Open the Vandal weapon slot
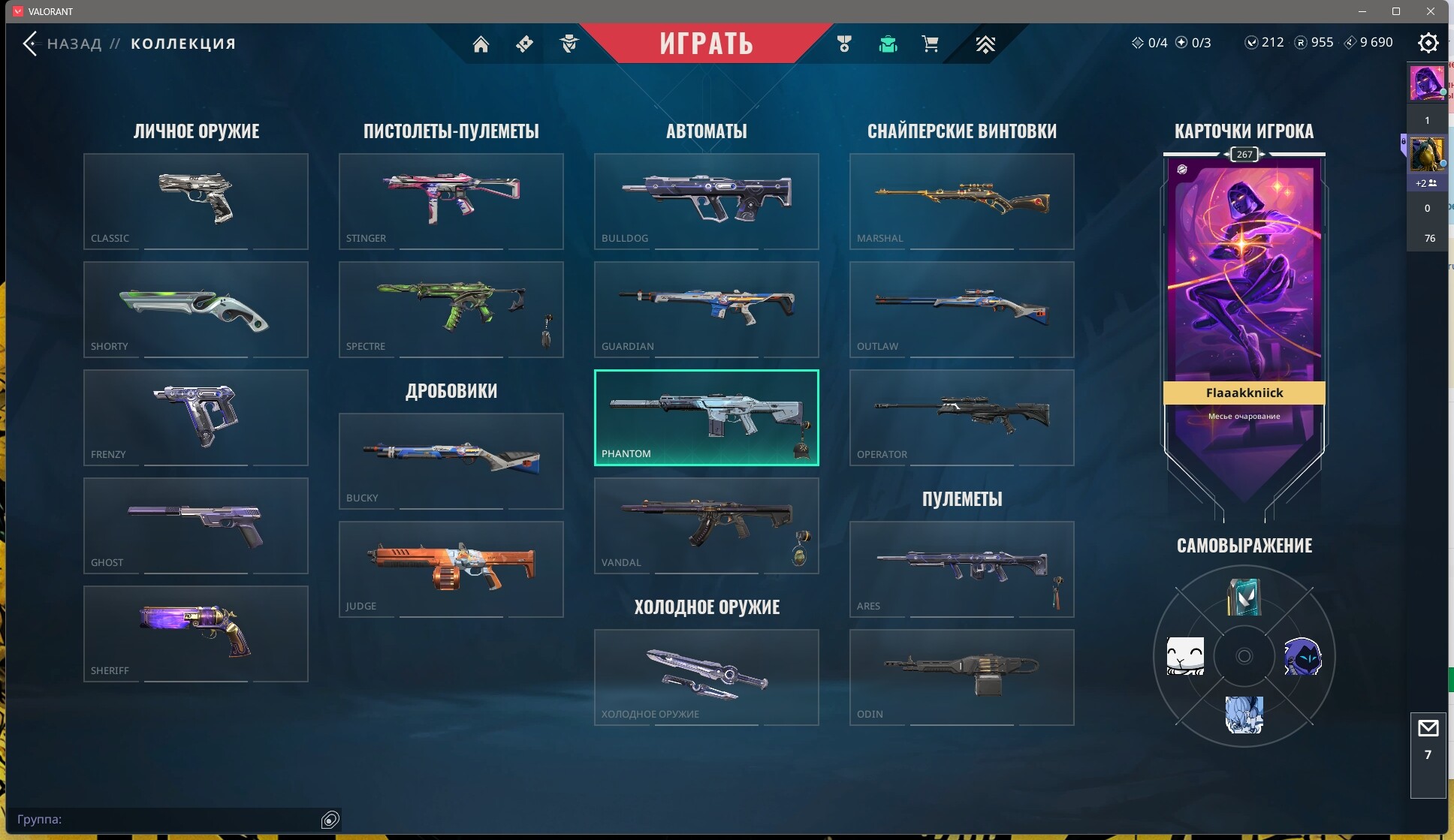 click(707, 525)
